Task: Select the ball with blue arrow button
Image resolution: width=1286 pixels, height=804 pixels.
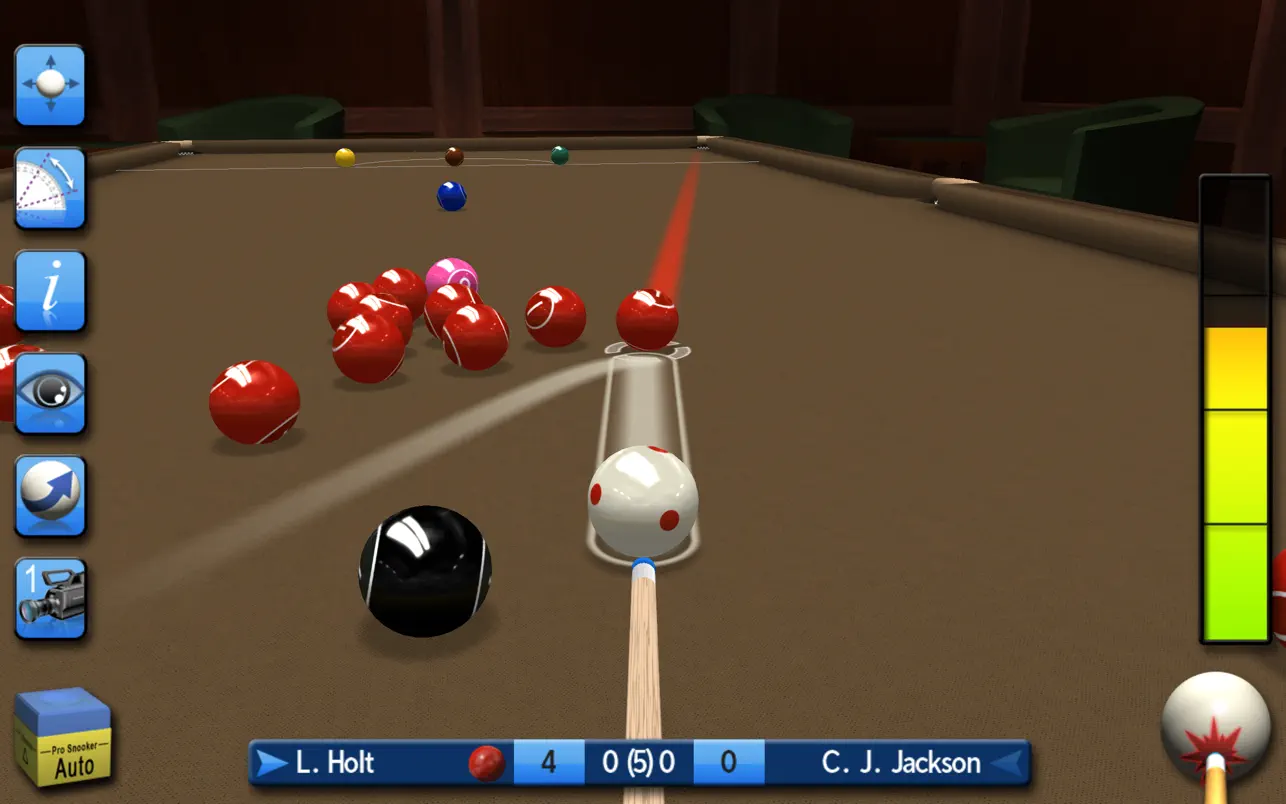Action: [x=50, y=496]
